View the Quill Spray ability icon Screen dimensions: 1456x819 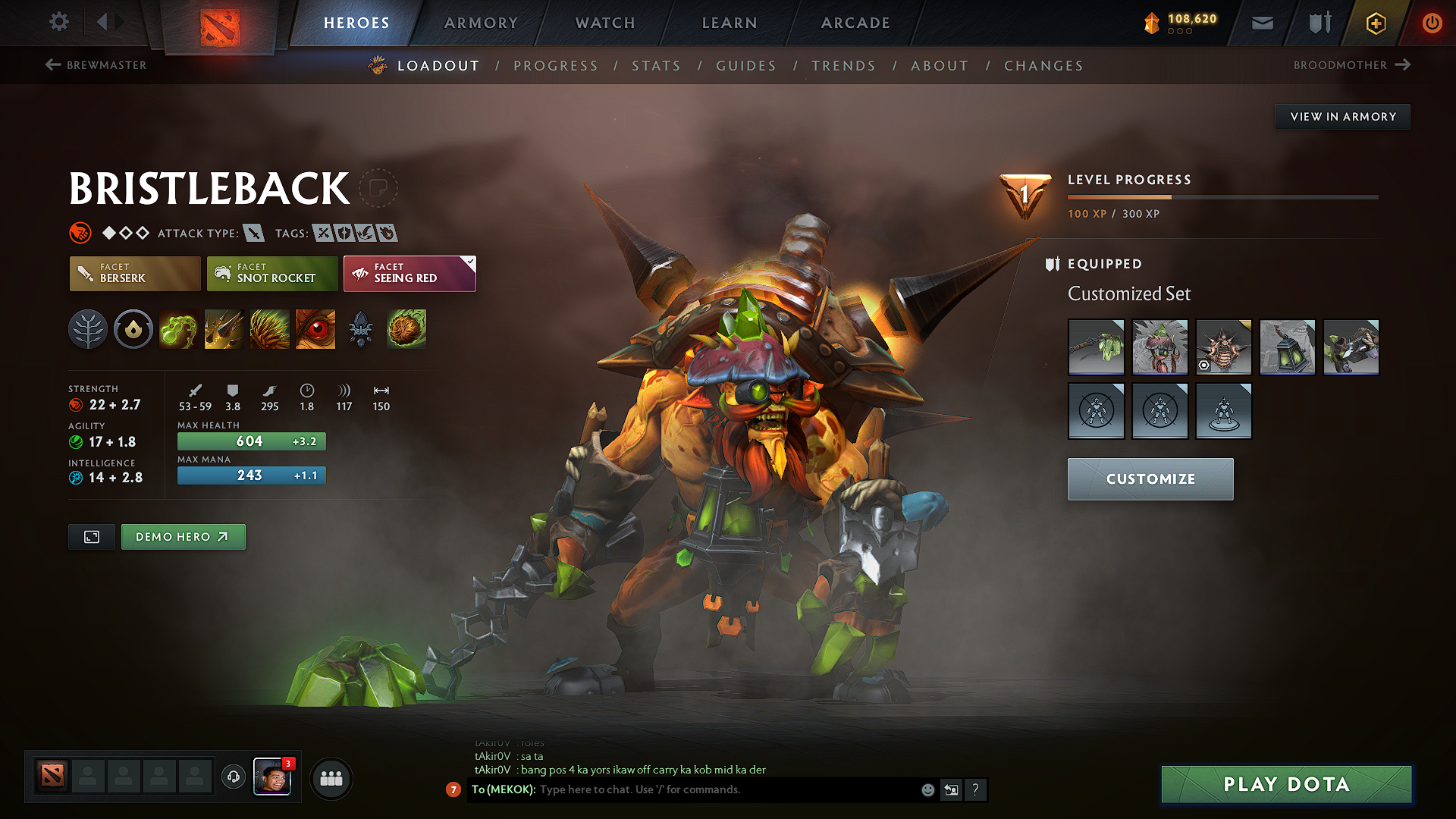(x=224, y=329)
